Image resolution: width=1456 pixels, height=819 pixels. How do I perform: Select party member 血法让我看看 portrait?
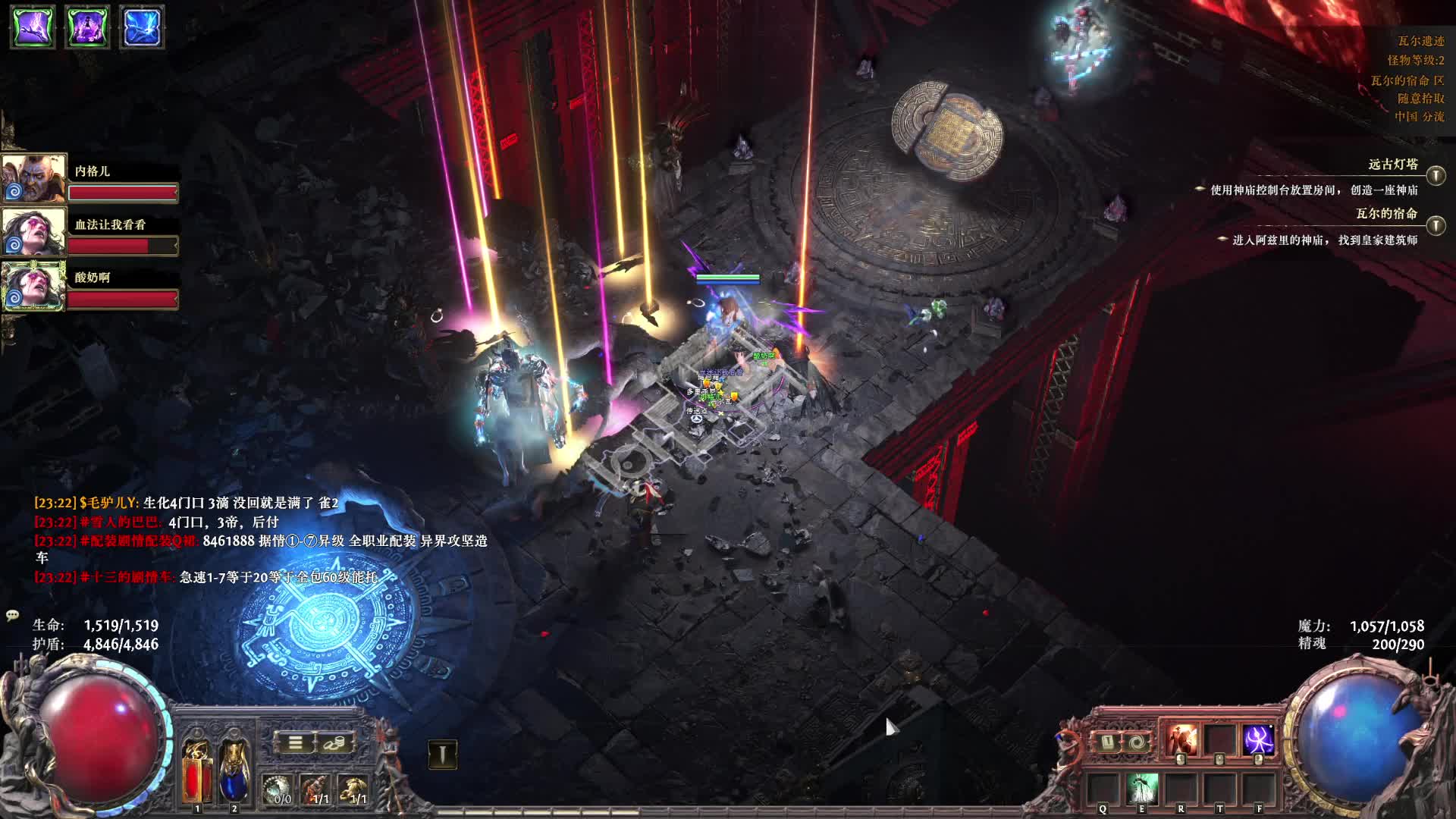pos(33,232)
